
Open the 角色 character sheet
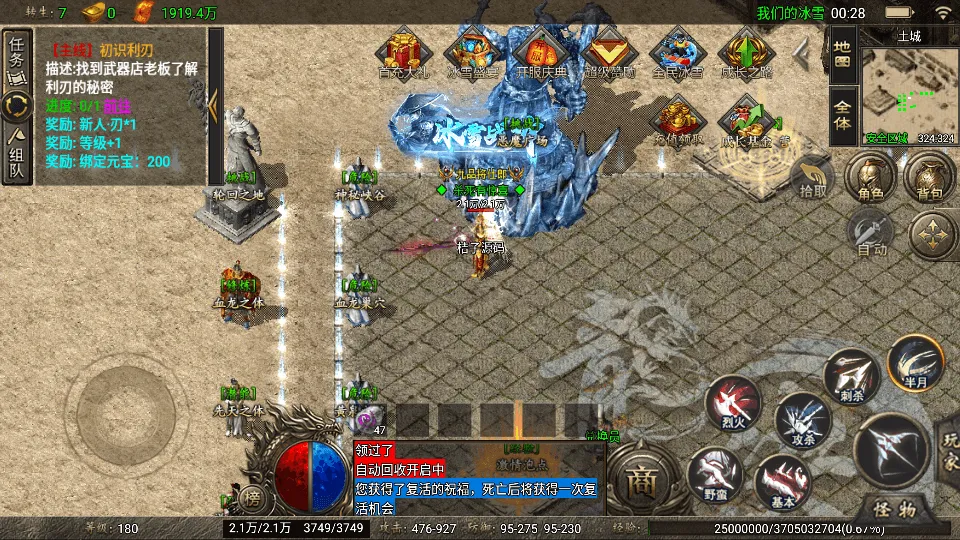864,180
